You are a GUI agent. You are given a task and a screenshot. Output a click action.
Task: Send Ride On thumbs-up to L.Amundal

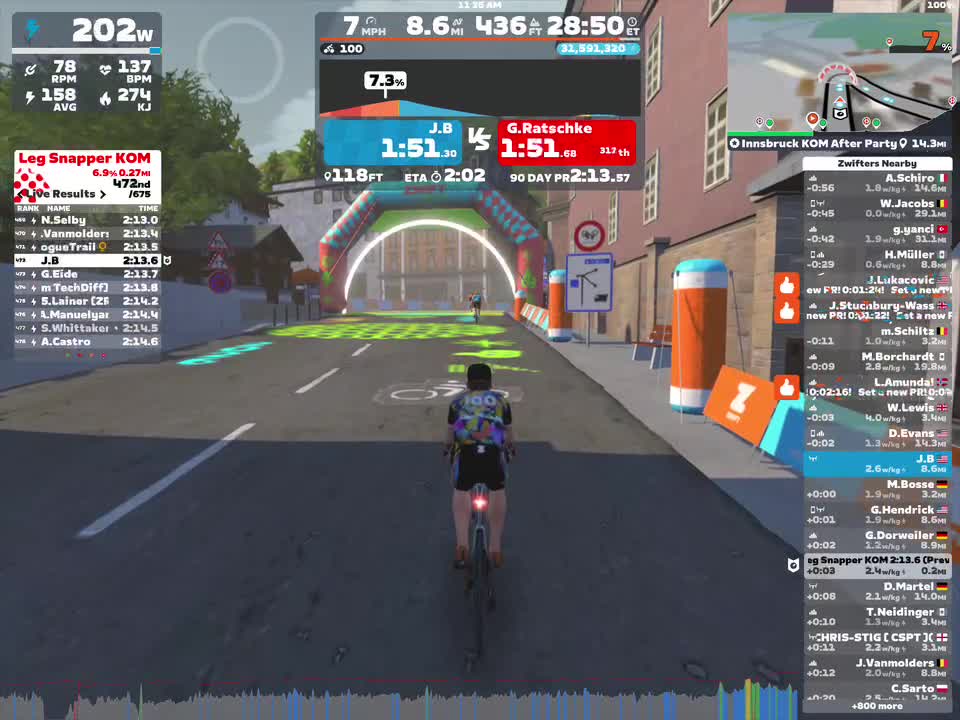point(787,387)
